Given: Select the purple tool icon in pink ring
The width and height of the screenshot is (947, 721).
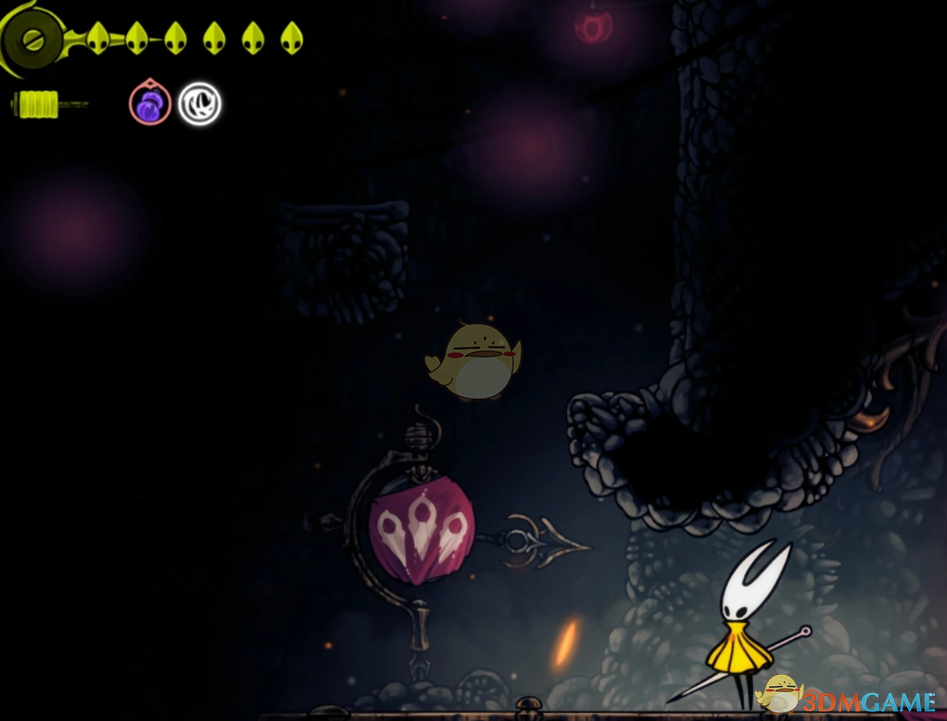Looking at the screenshot, I should (x=149, y=104).
